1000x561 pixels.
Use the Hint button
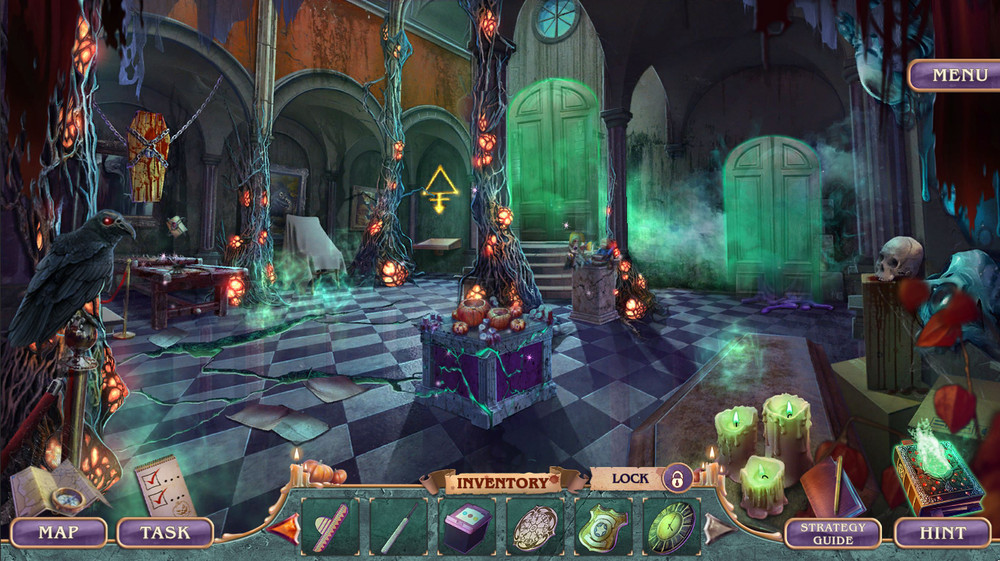tap(942, 533)
